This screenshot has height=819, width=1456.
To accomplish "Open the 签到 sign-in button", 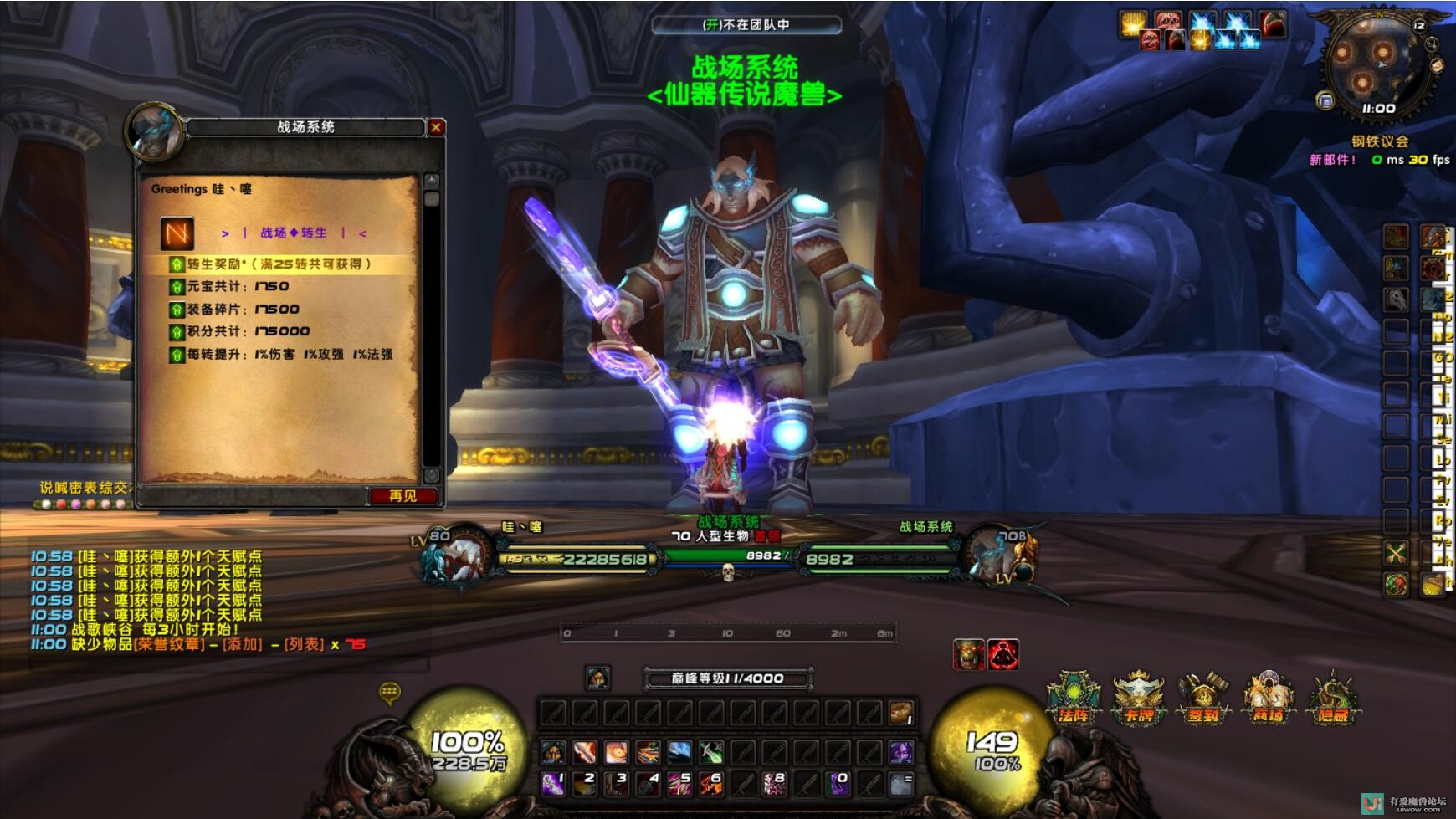I will [1203, 699].
